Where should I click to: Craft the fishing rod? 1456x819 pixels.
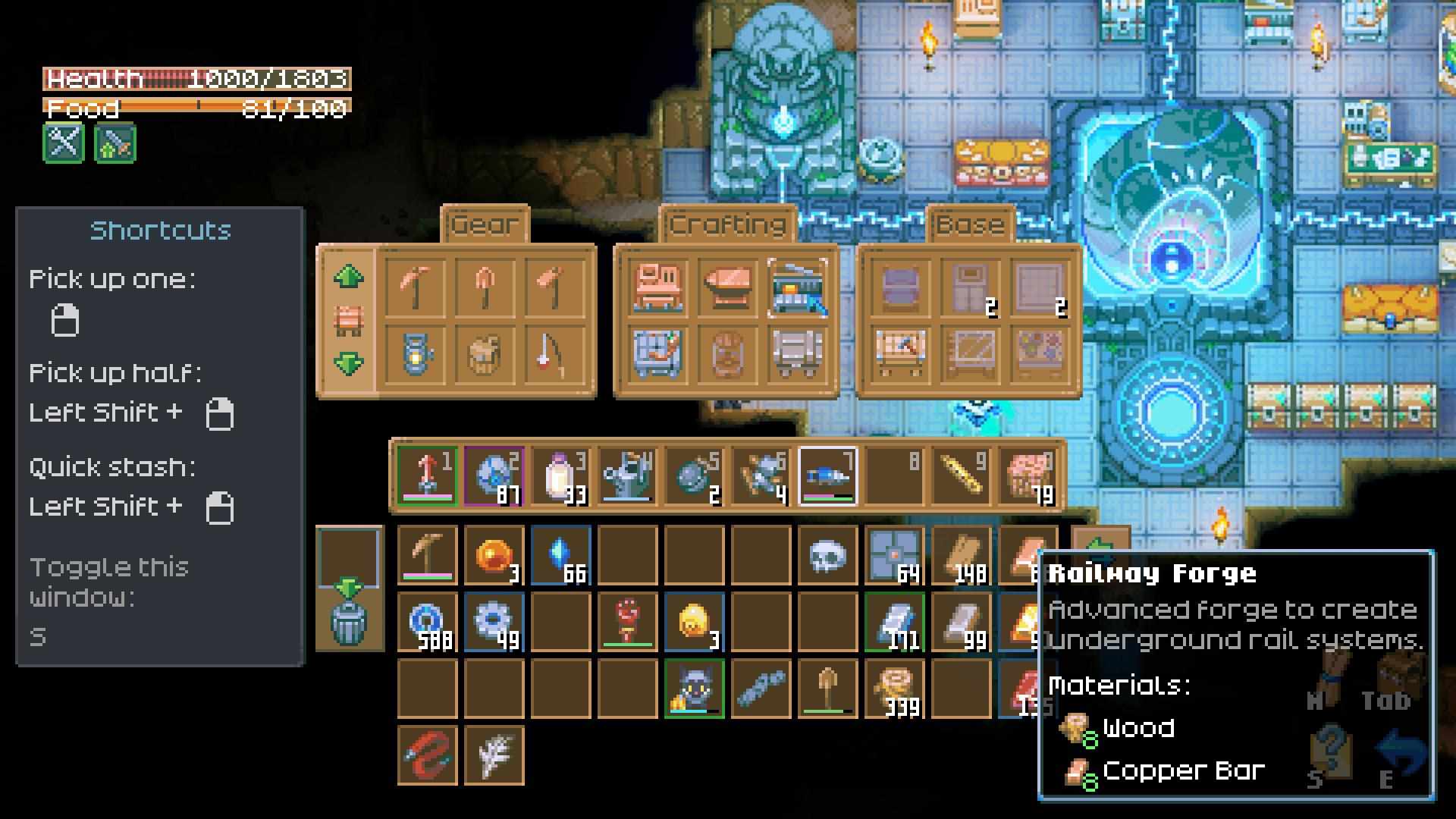553,353
